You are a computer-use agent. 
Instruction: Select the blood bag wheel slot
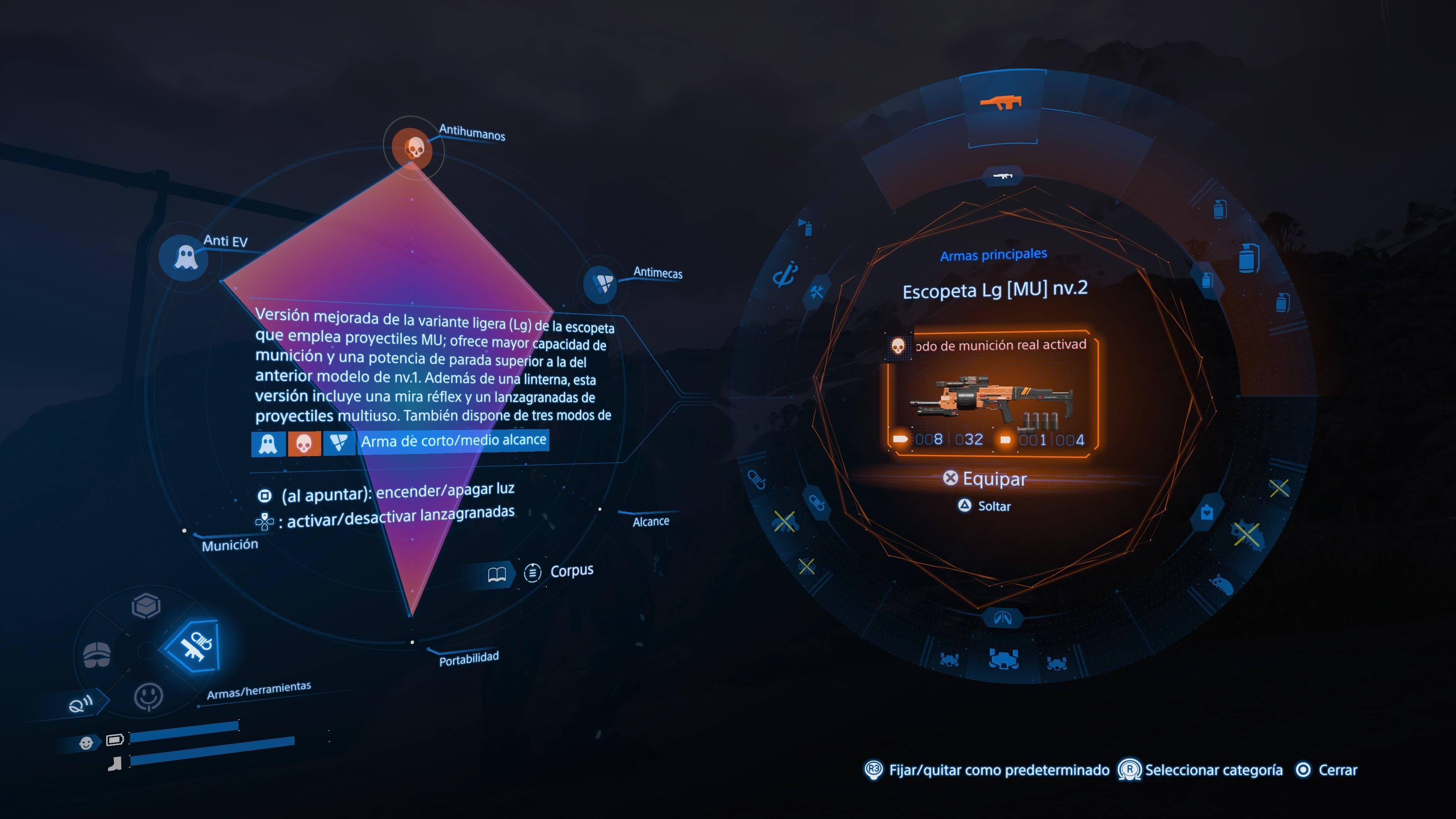1207,513
